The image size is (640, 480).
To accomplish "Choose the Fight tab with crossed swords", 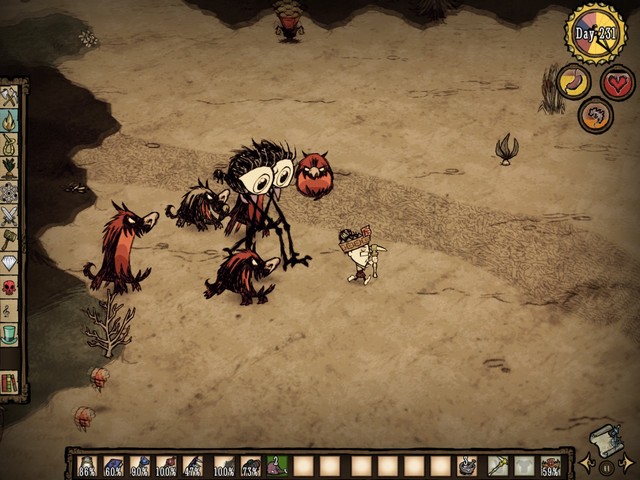I will coord(10,215).
